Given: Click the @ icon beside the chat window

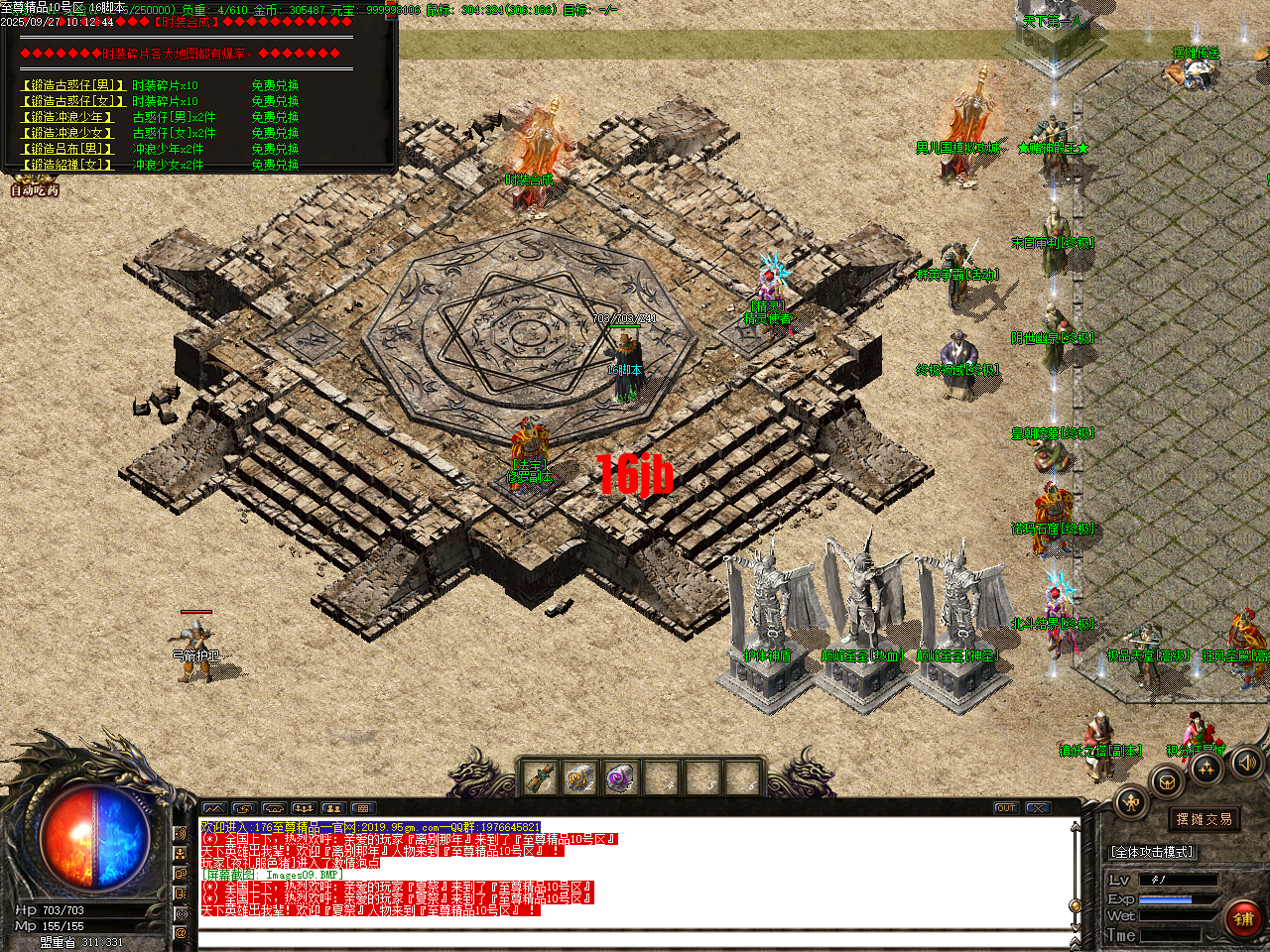Looking at the screenshot, I should [x=181, y=934].
